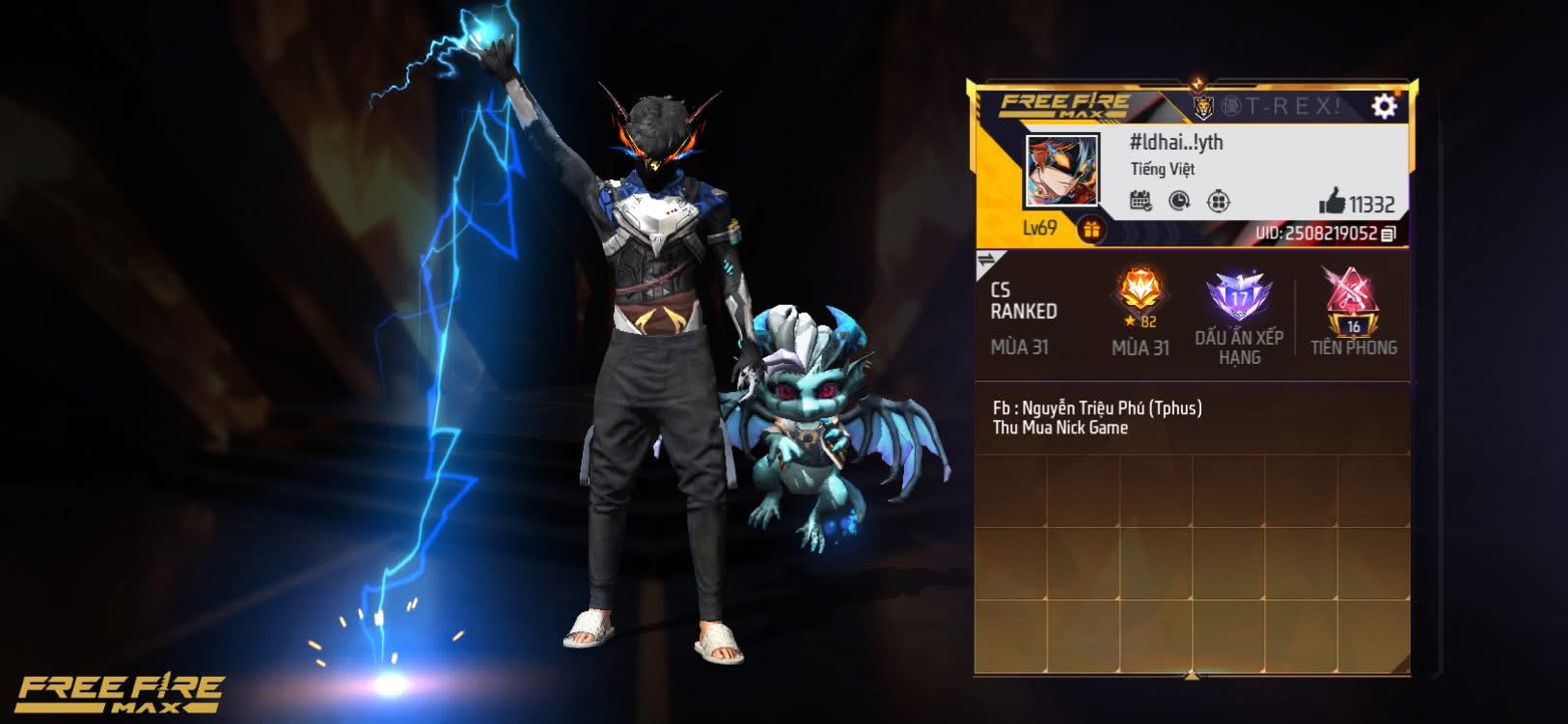Tap the crosshair grid icon under the name
Viewport: 1568px width, 724px height.
point(1219,201)
